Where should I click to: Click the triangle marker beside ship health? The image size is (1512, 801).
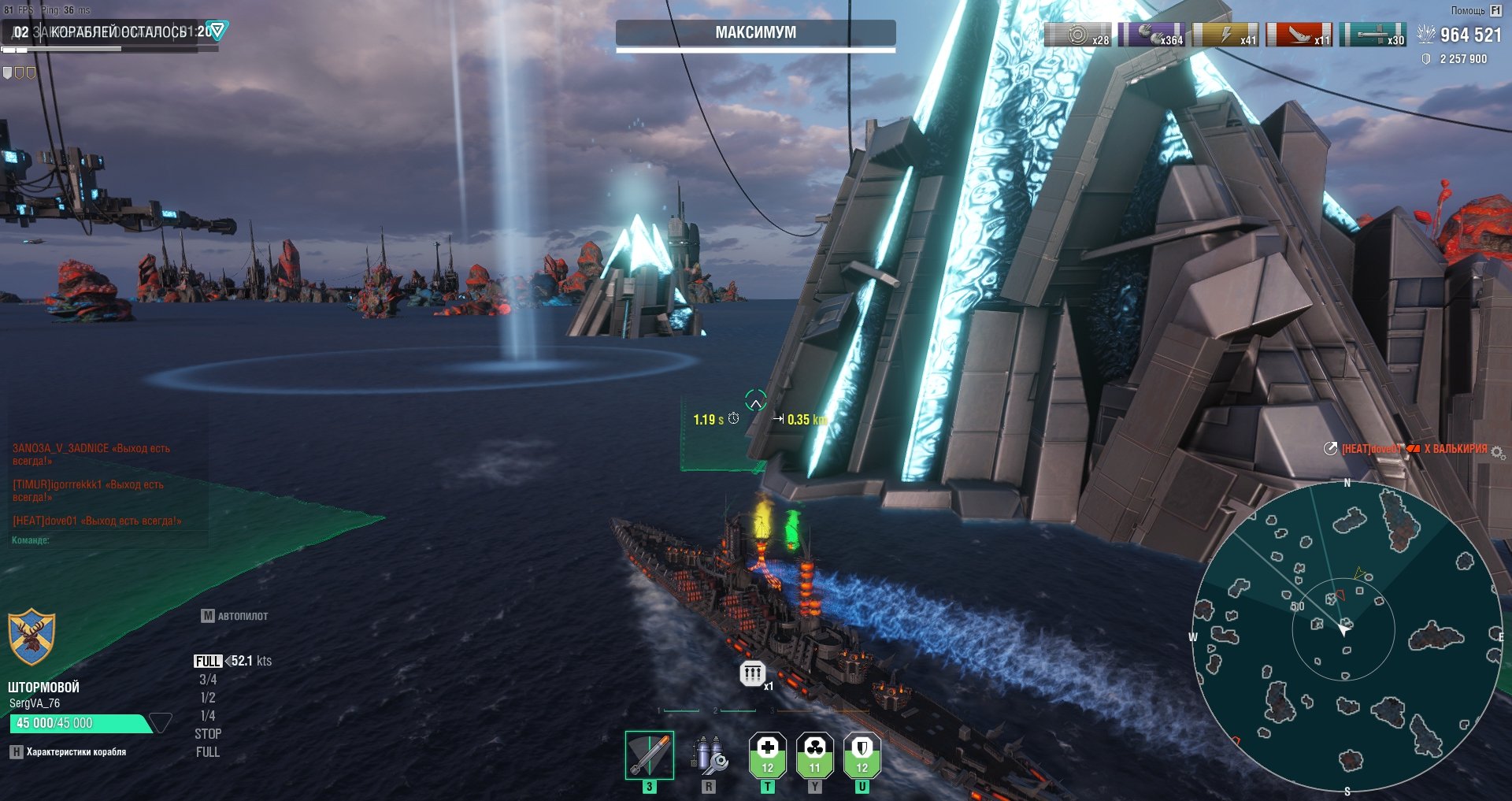click(161, 722)
